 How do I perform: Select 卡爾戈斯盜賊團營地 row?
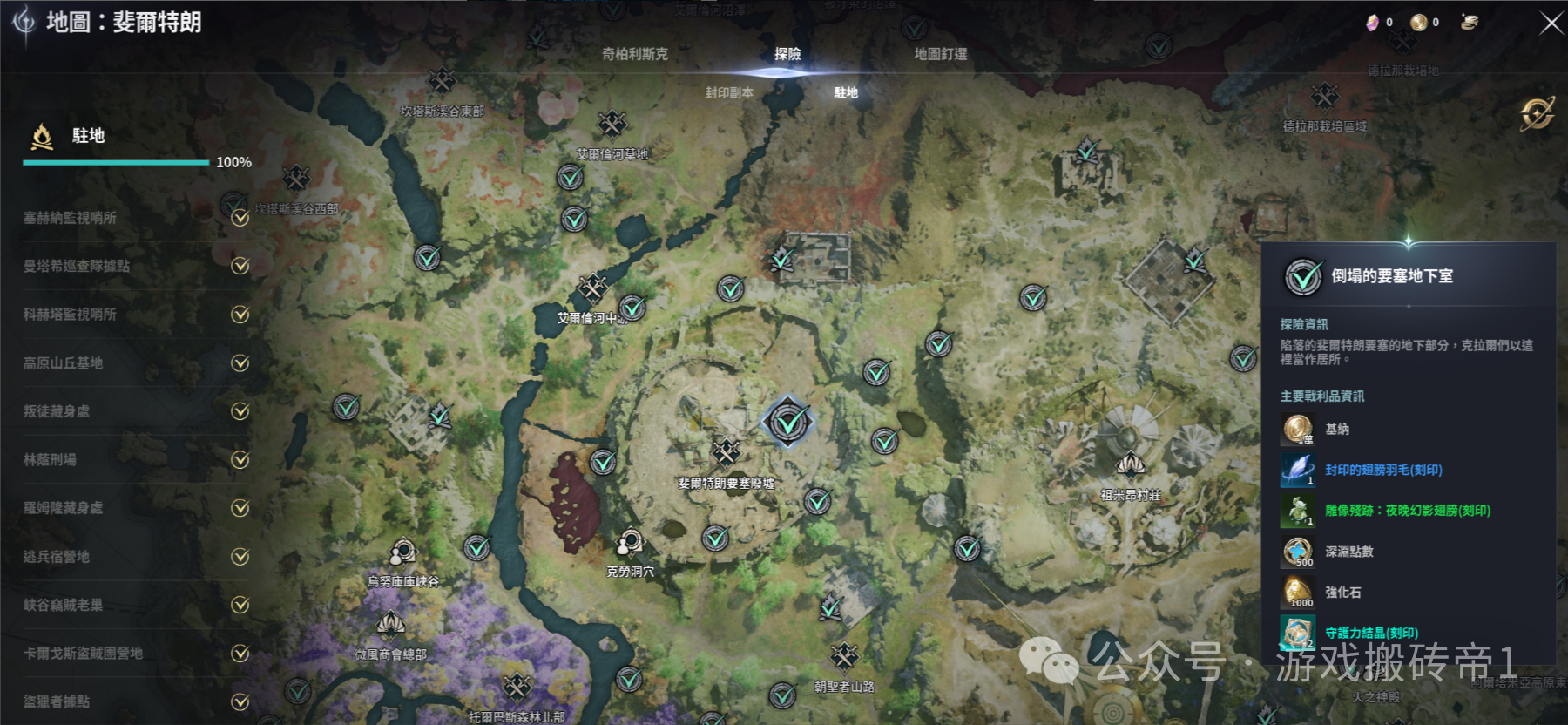point(83,653)
